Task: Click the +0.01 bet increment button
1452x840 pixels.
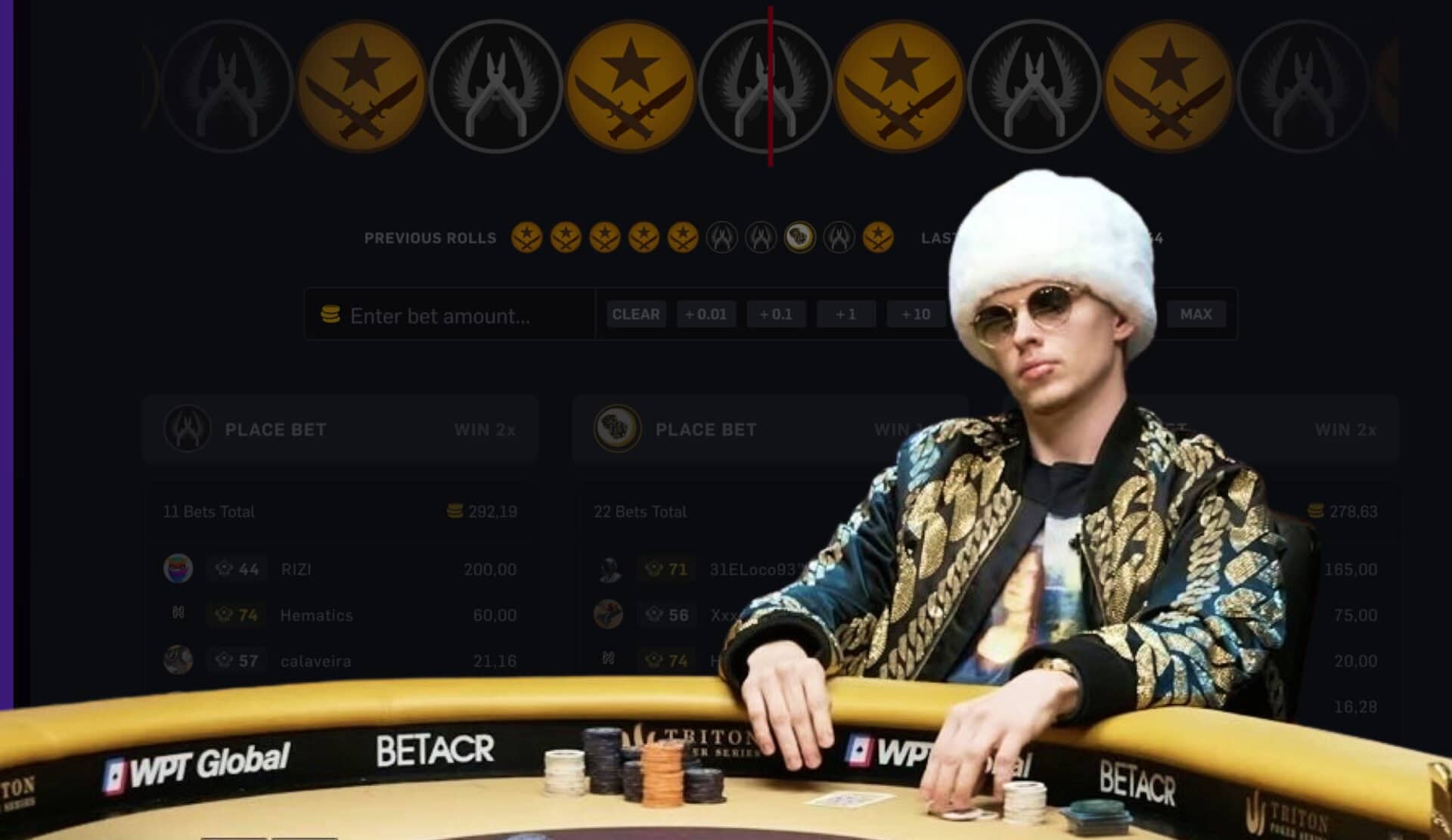Action: (707, 315)
